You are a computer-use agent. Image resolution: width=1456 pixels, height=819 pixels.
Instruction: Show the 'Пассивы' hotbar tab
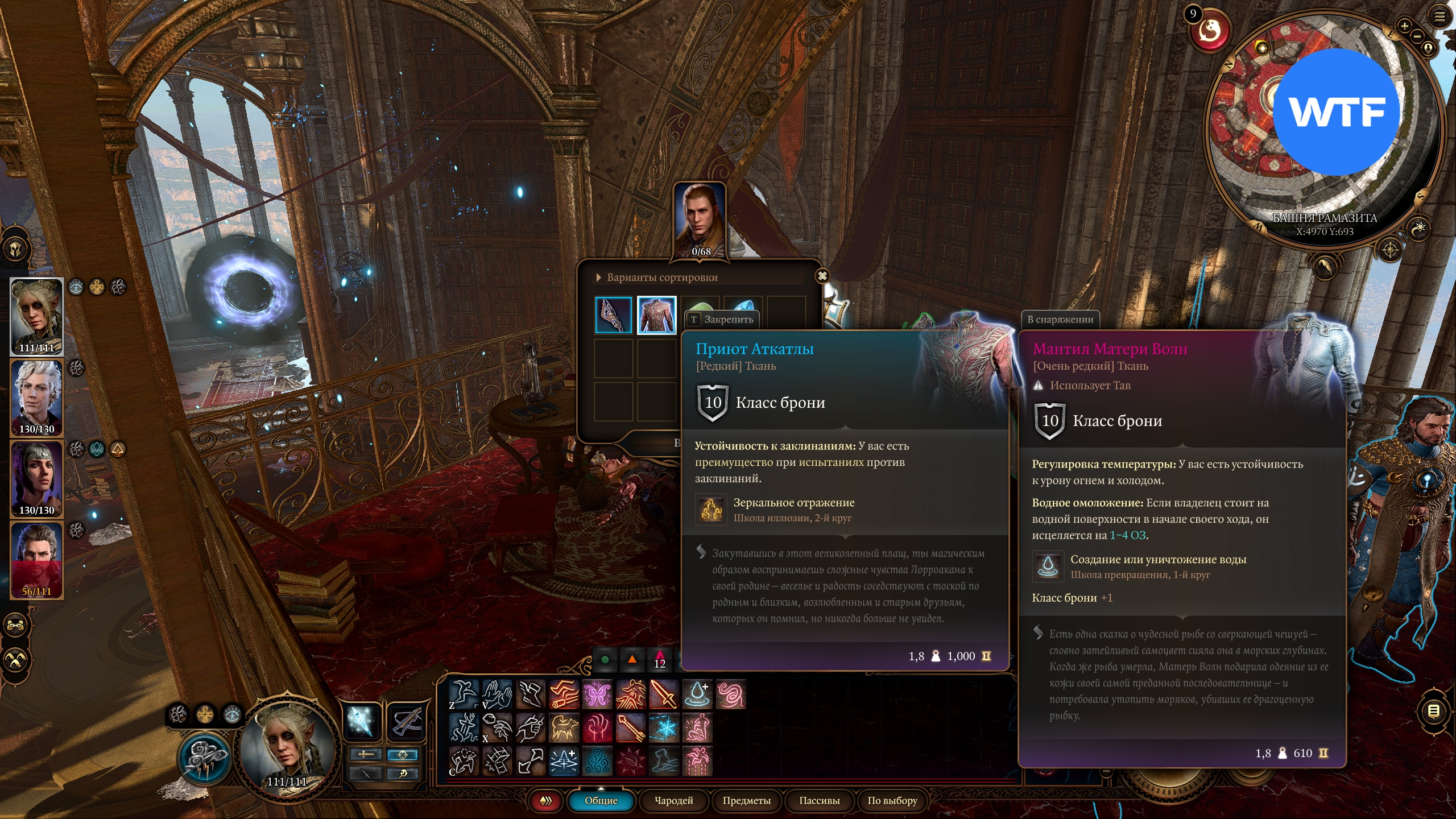pos(819,801)
